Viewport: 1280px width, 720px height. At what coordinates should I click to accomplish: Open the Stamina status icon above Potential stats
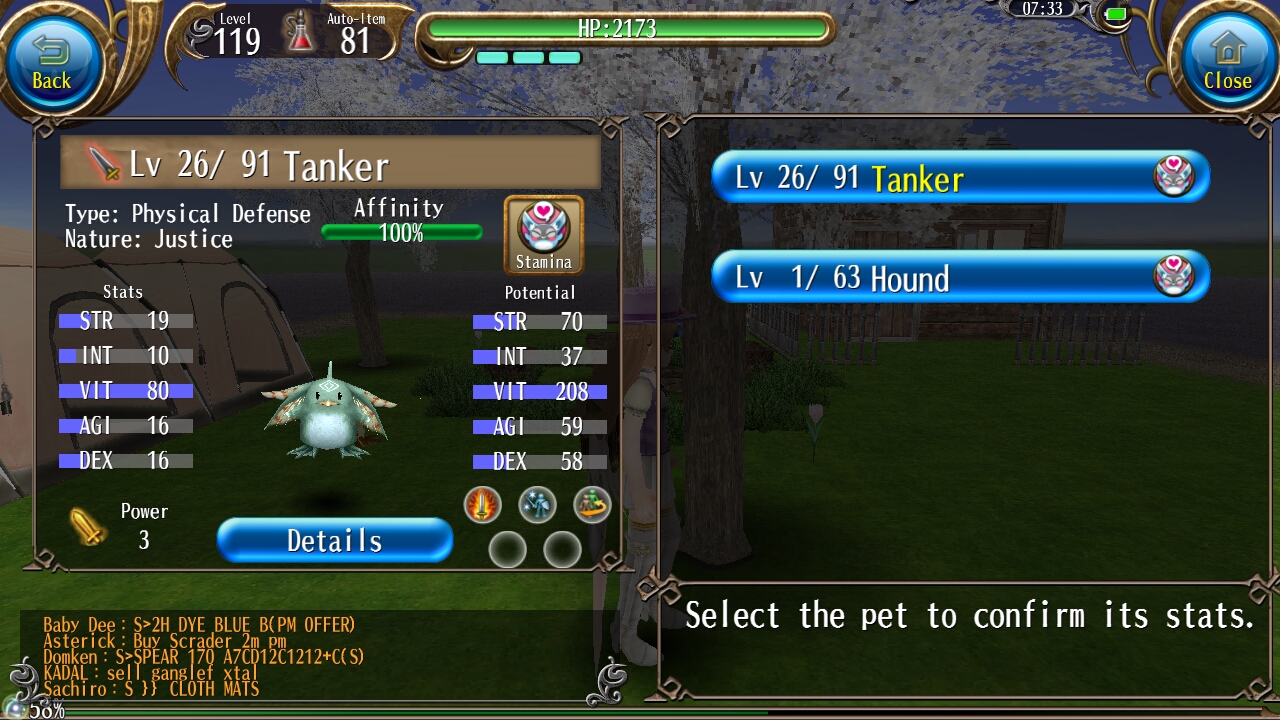click(543, 231)
